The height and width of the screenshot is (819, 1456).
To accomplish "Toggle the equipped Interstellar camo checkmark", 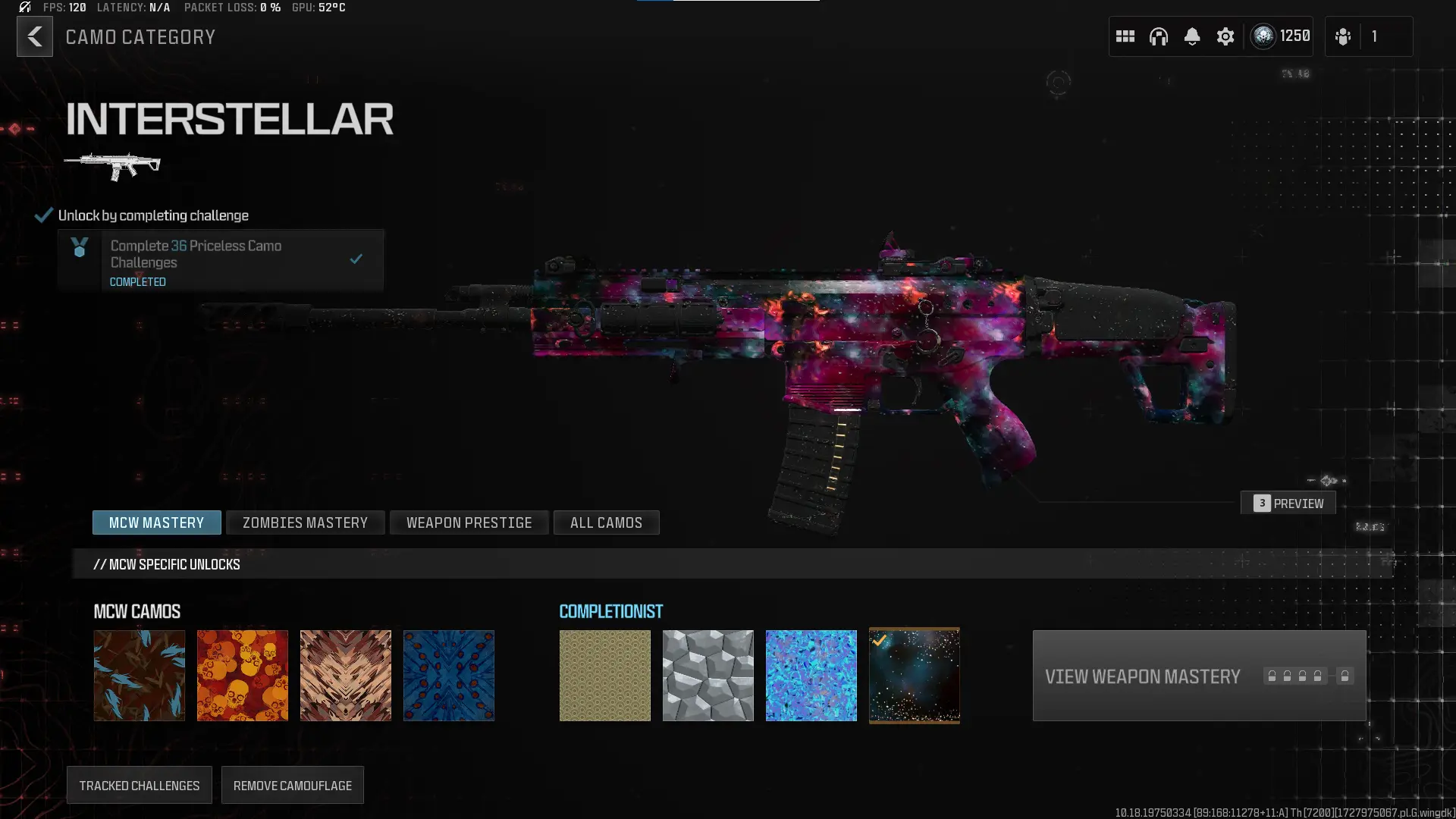I will 880,639.
